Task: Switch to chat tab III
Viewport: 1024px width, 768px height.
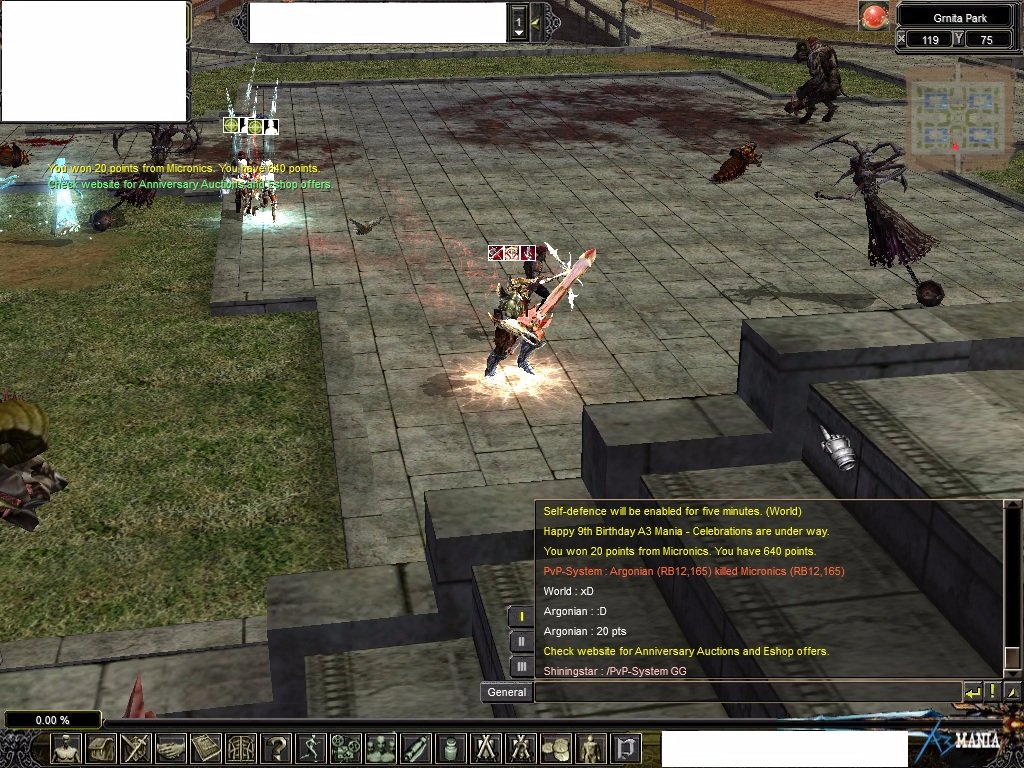Action: [x=521, y=666]
